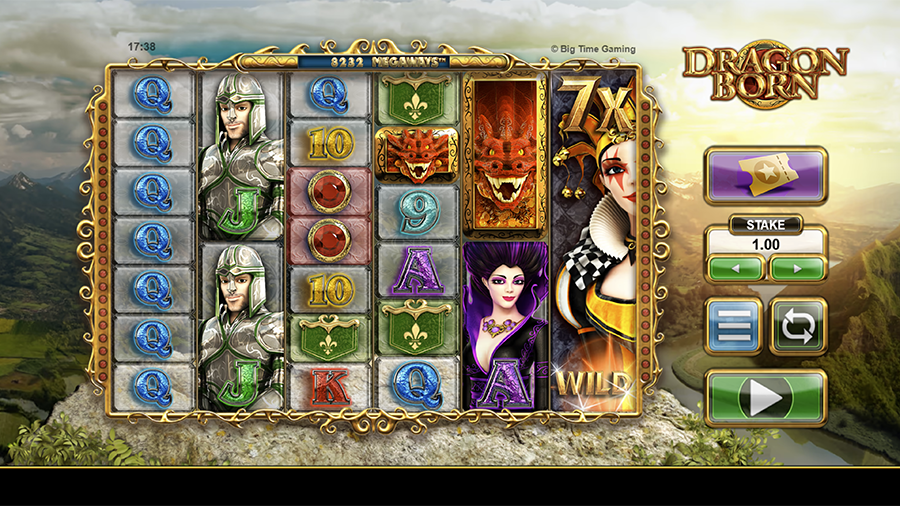Image resolution: width=900 pixels, height=506 pixels.
Task: Activate the autoplay loop arrows button
Action: coord(798,326)
